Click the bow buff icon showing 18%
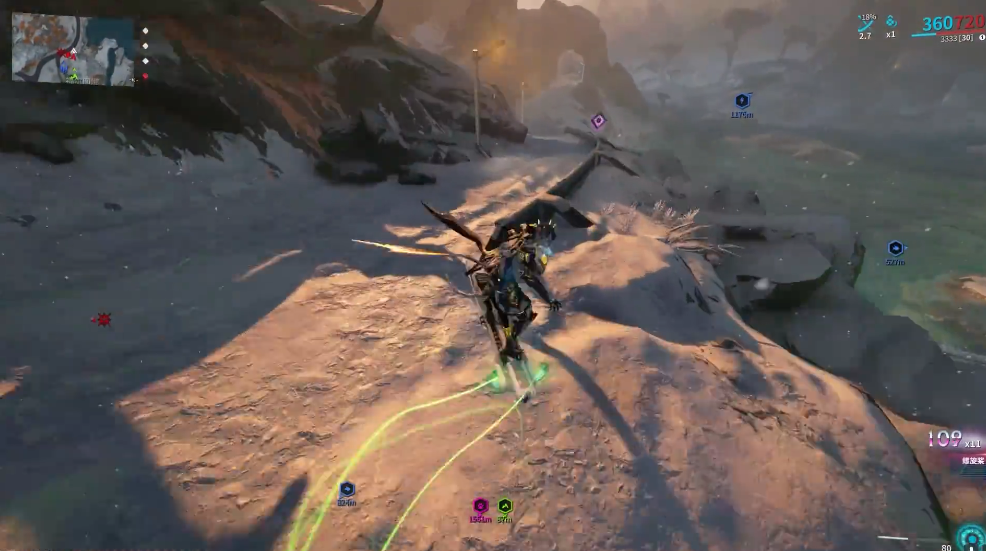This screenshot has width=986, height=551. click(866, 23)
